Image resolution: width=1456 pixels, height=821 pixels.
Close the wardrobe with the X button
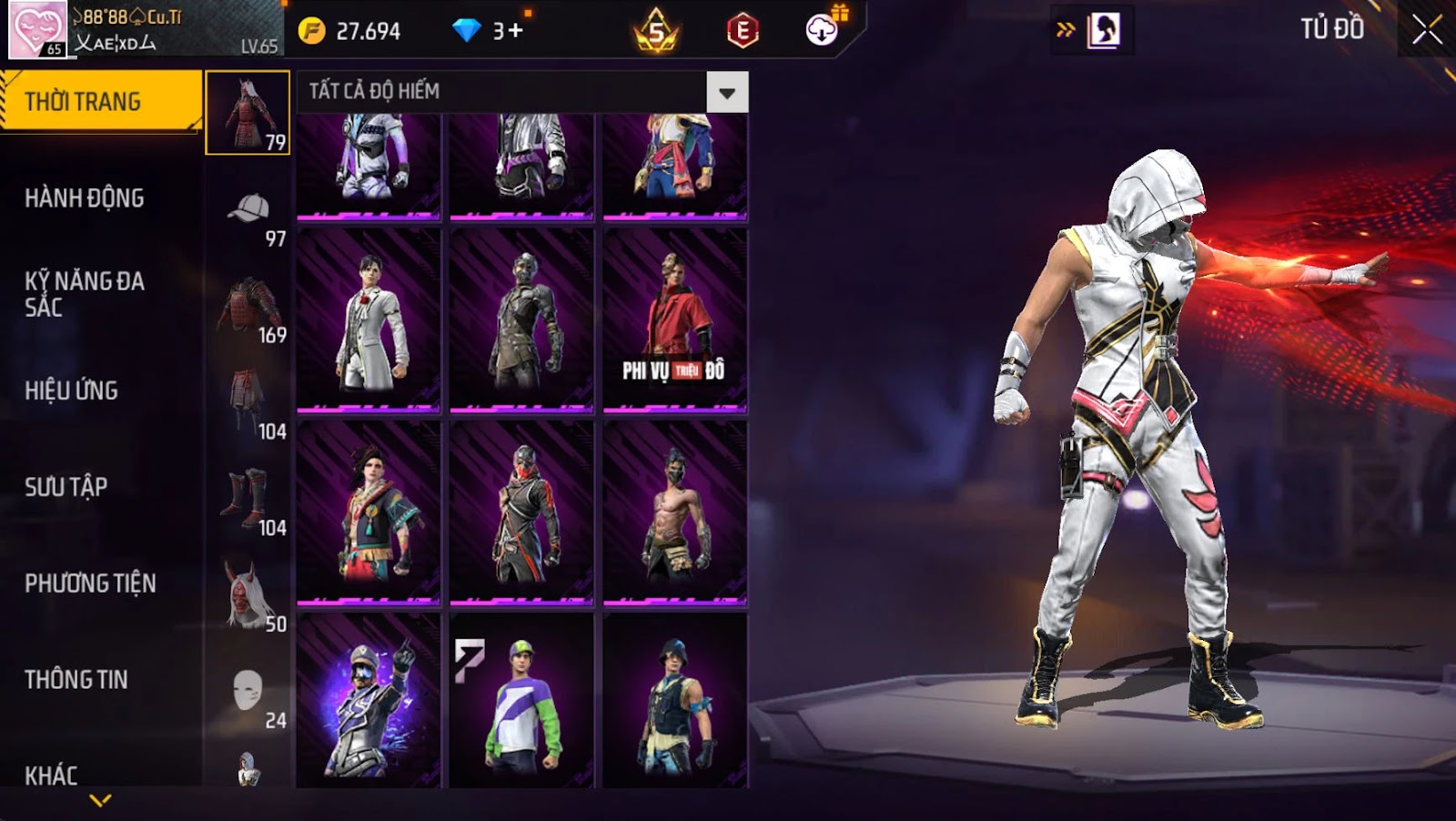click(x=1426, y=30)
